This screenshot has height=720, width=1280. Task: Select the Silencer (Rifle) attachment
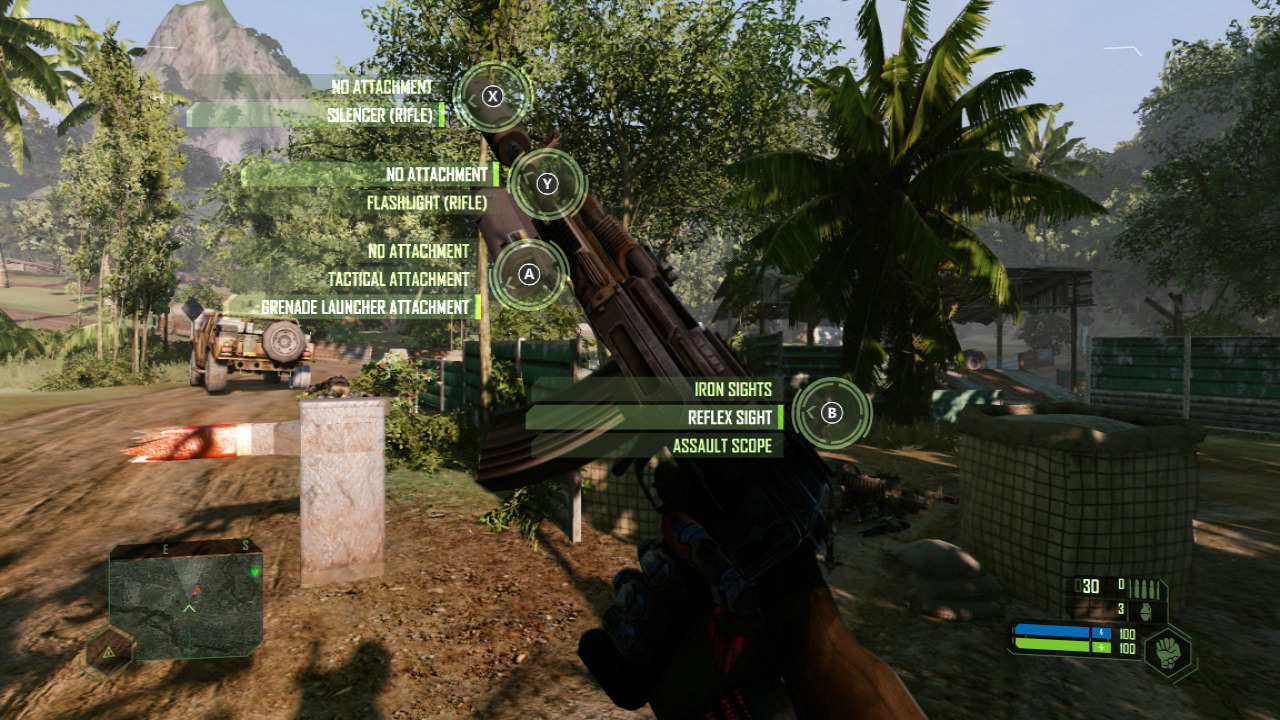[x=380, y=116]
